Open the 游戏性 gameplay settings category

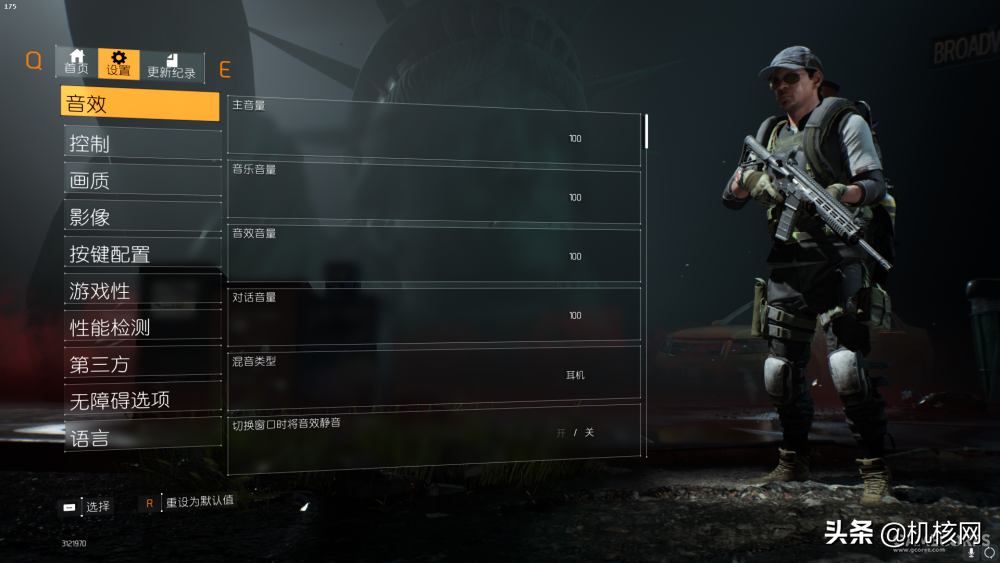tap(142, 291)
